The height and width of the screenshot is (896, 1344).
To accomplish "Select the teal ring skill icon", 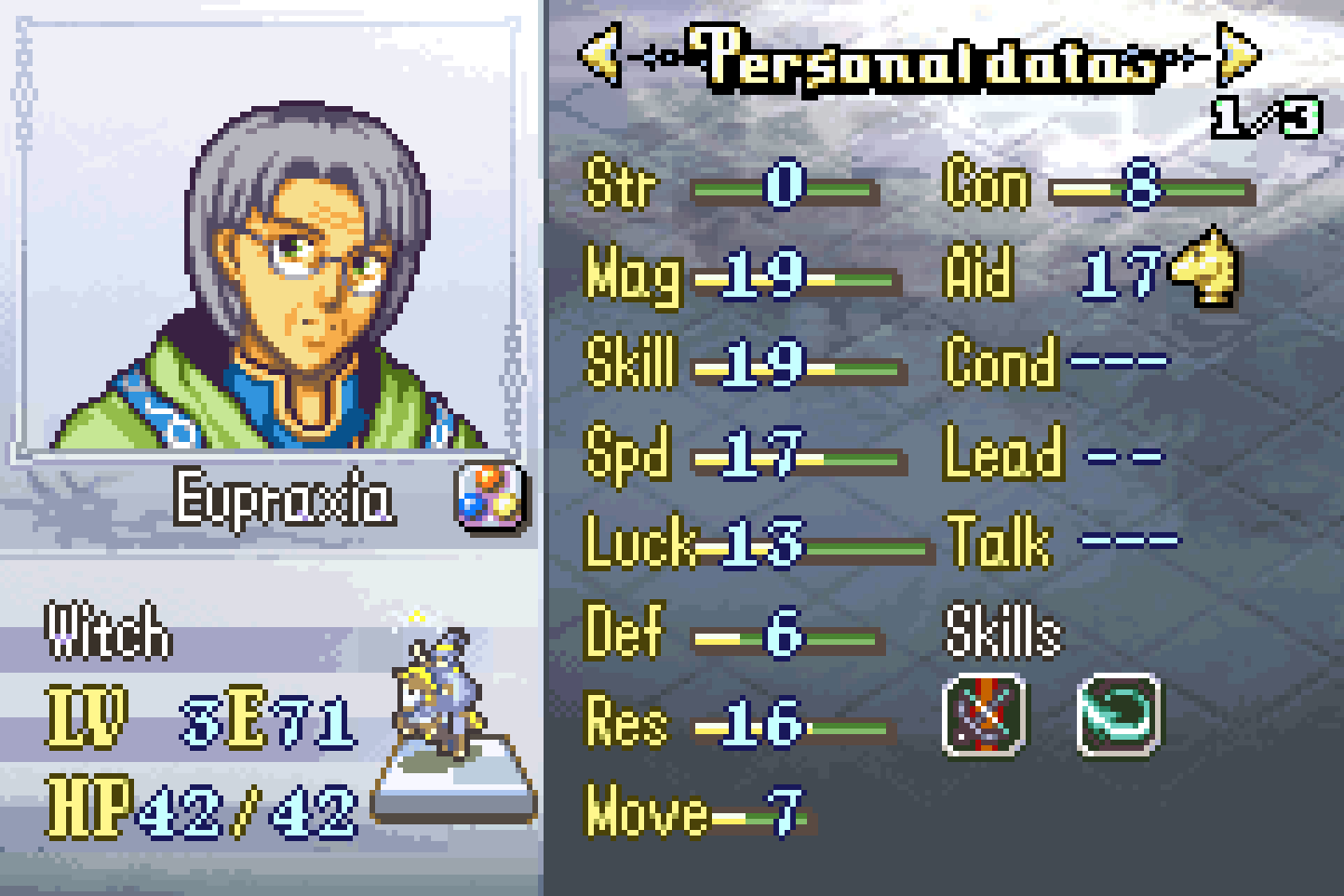I will (1119, 715).
